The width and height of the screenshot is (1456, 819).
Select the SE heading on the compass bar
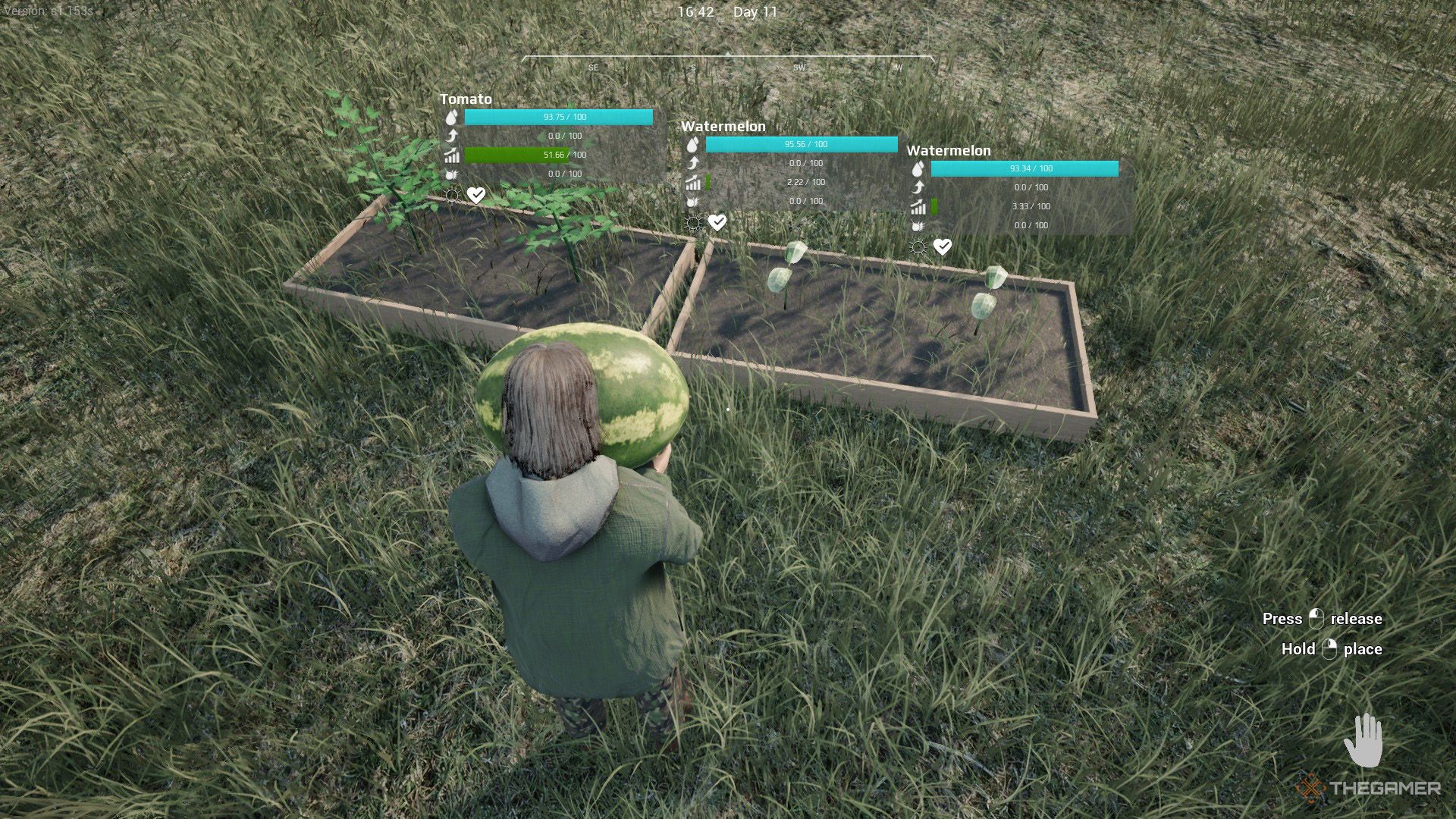click(594, 68)
